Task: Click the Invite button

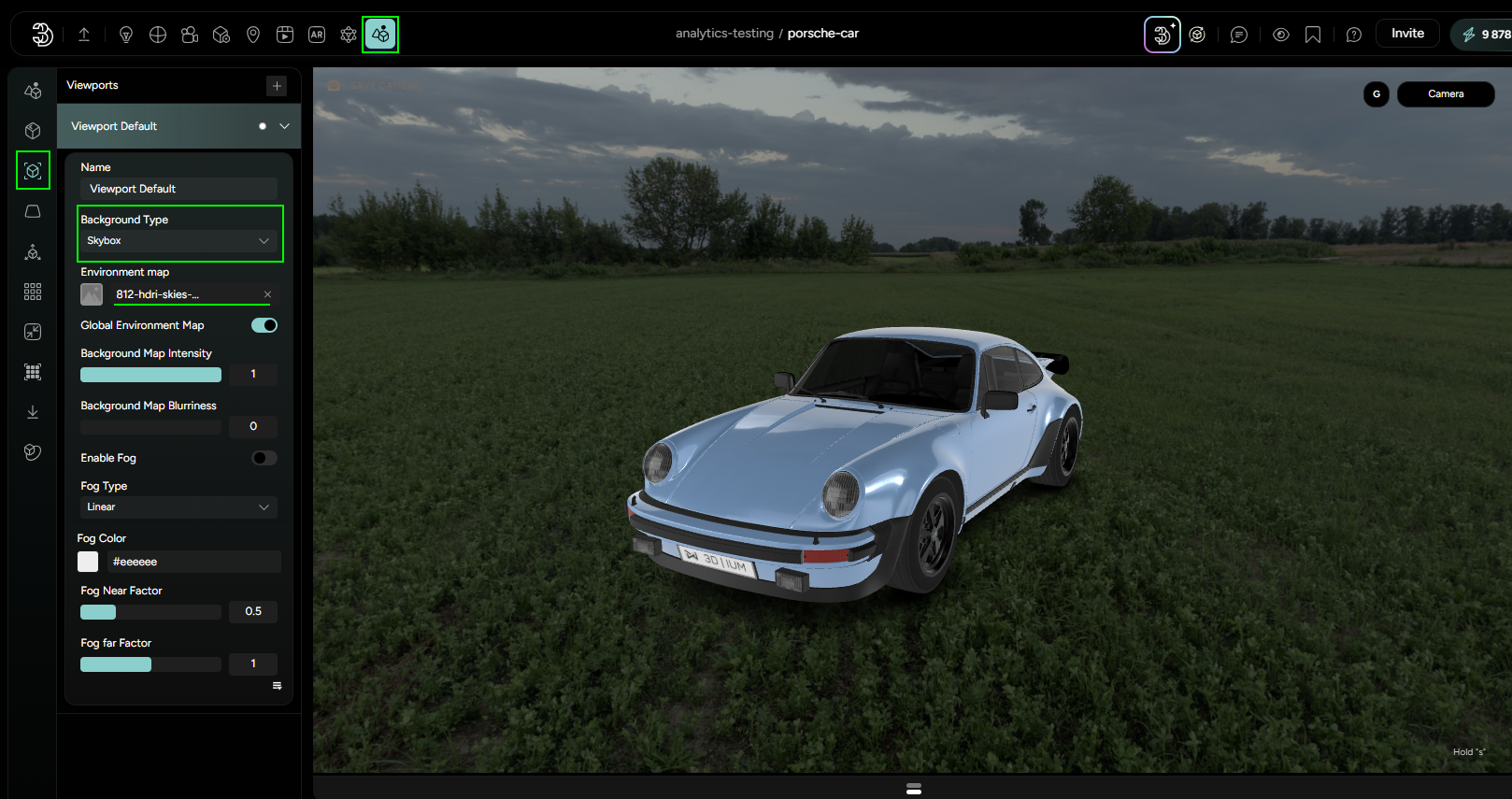Action: click(x=1407, y=33)
